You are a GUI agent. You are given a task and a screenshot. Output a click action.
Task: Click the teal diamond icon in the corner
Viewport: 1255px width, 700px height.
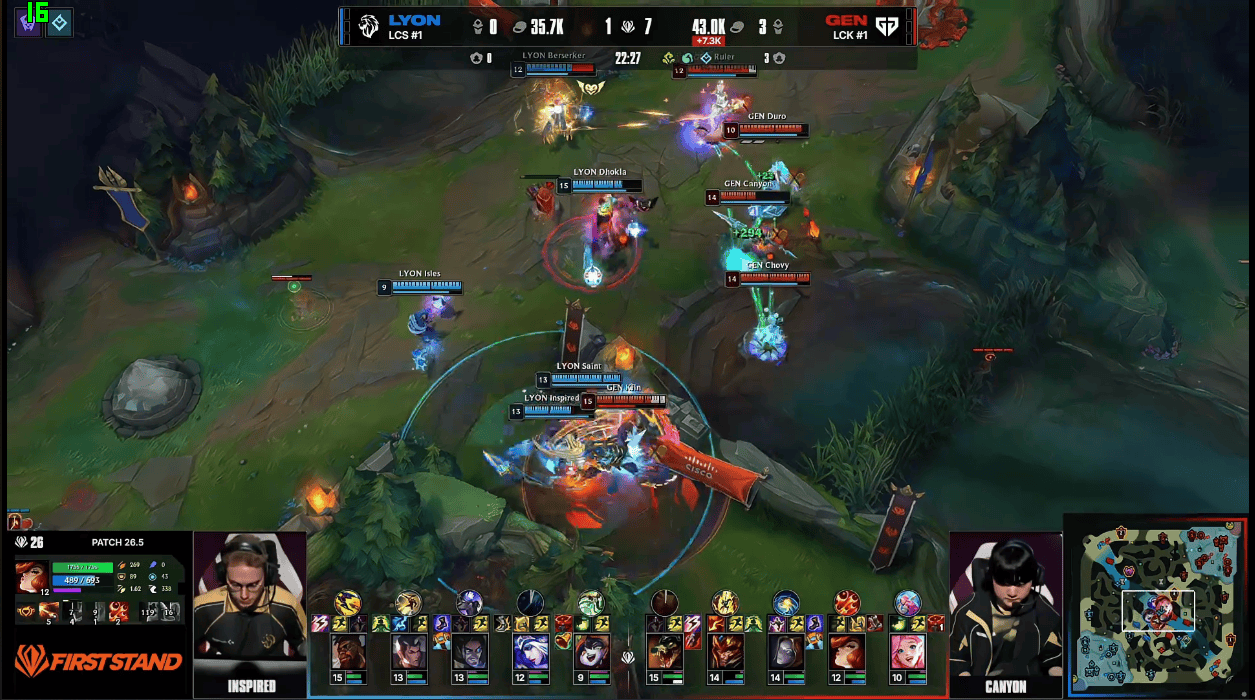coord(59,22)
